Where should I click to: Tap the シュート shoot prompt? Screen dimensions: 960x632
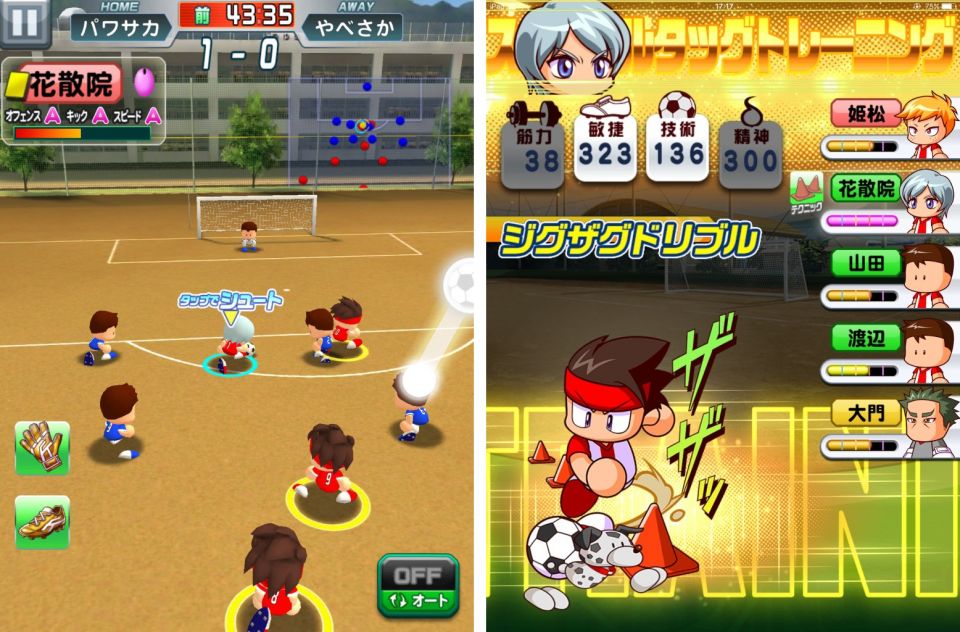pos(230,300)
